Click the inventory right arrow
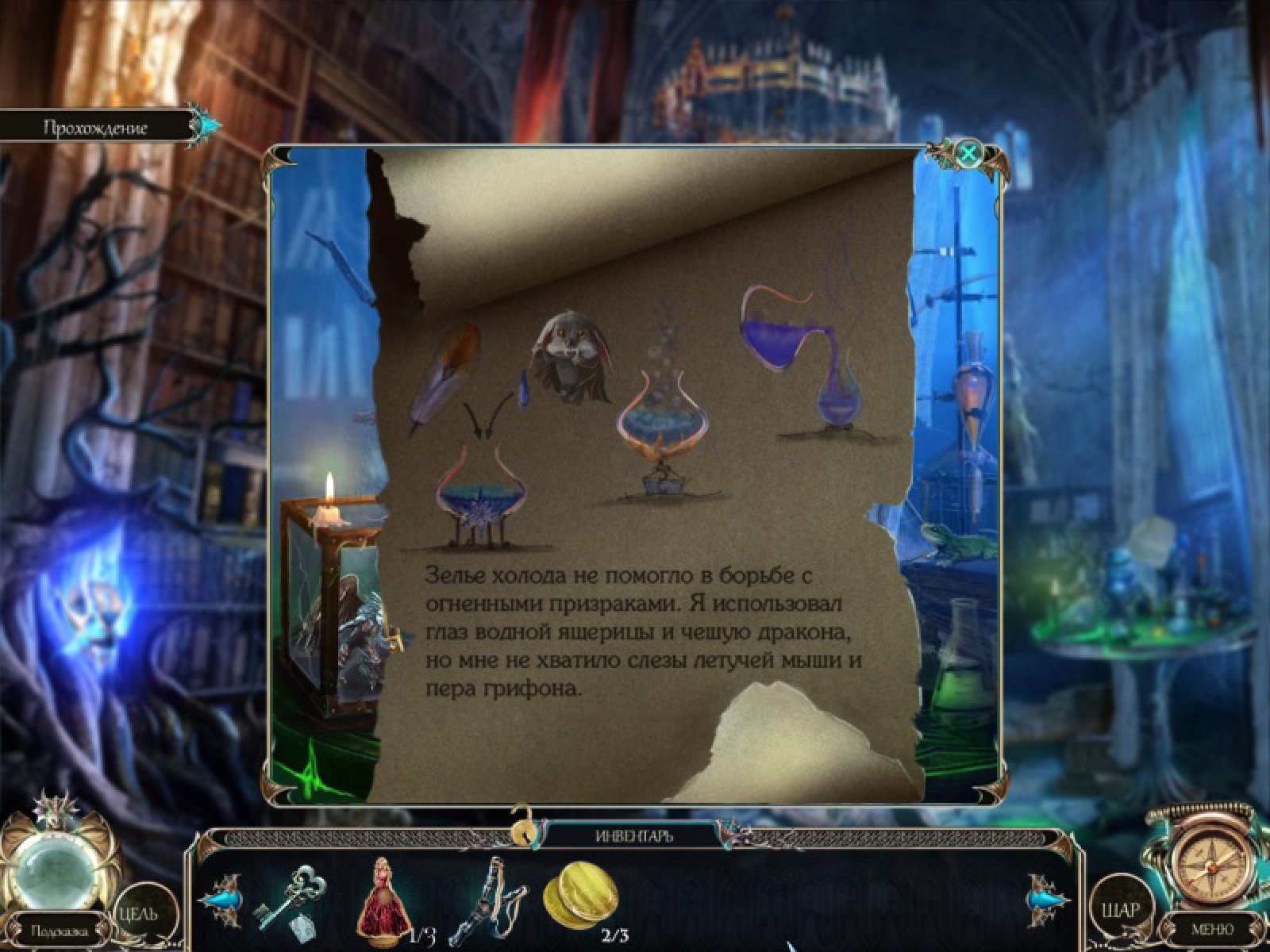The width and height of the screenshot is (1270, 952). click(x=1049, y=899)
